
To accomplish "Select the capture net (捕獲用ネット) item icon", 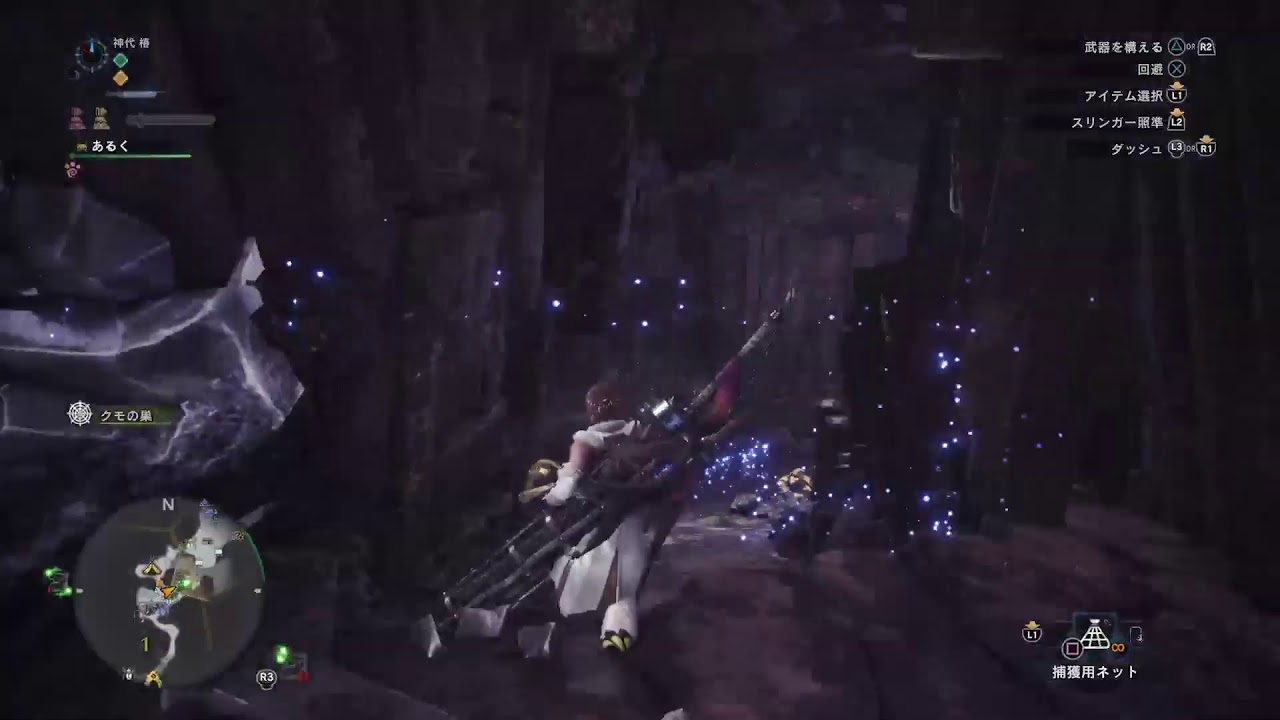I will point(1095,634).
